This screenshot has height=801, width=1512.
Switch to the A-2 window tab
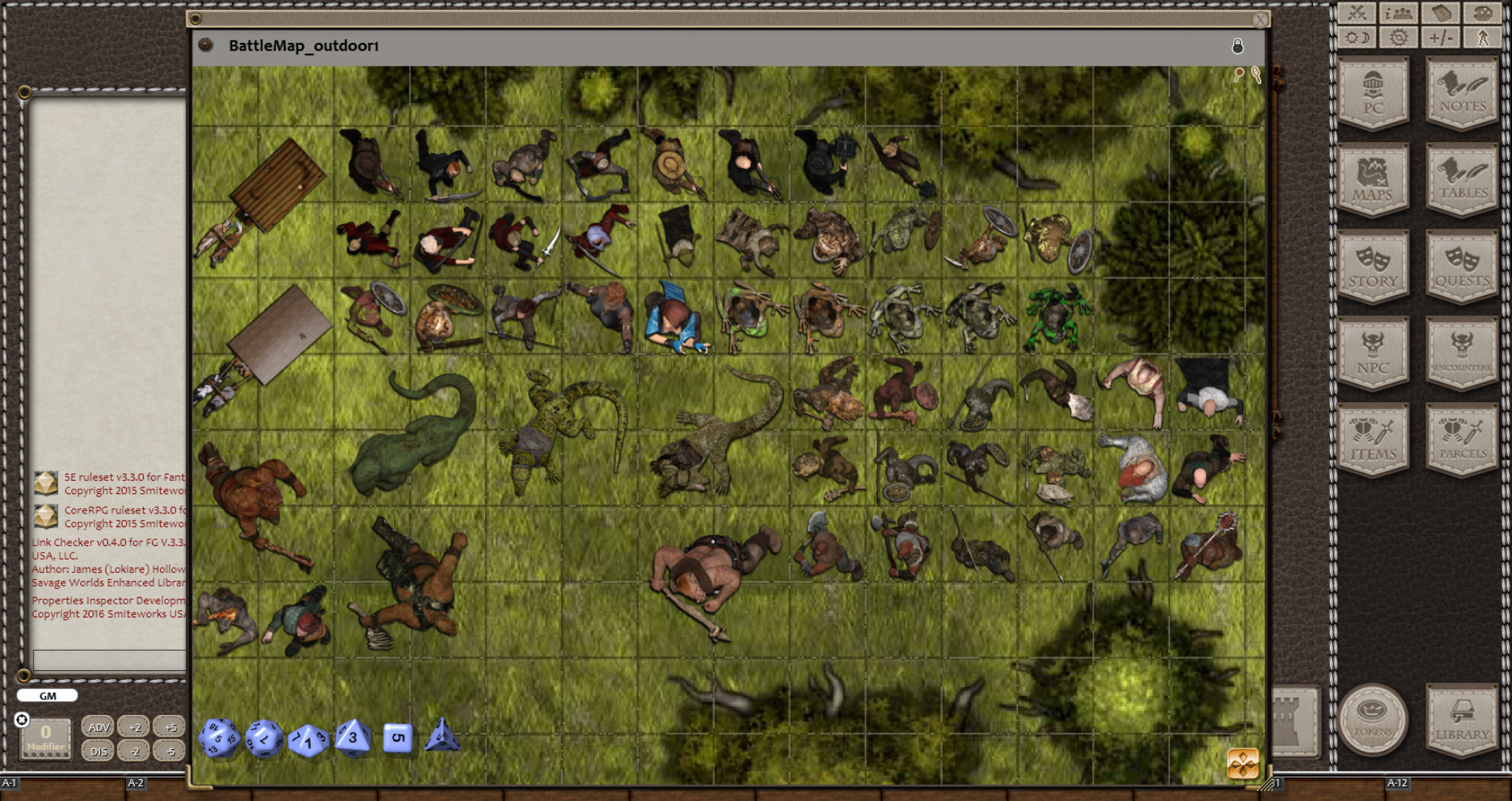[136, 782]
